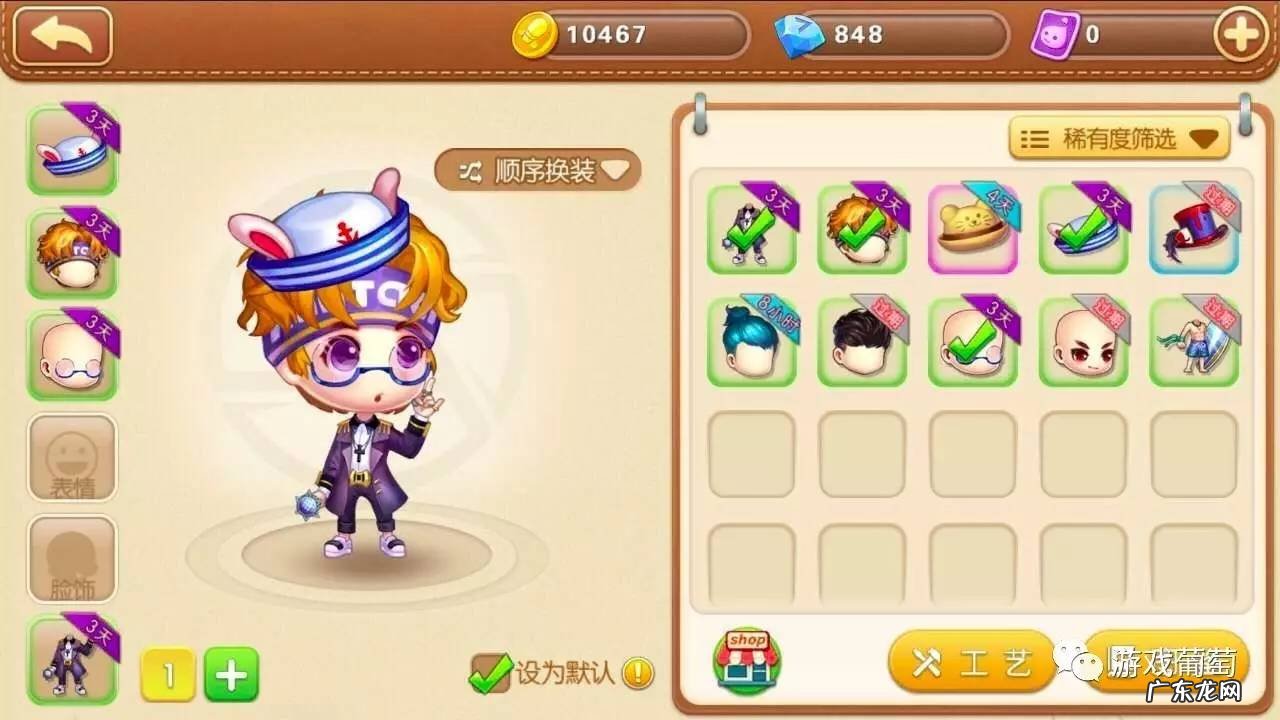Open the in-game shop
Viewport: 1280px width, 720px height.
[x=748, y=660]
